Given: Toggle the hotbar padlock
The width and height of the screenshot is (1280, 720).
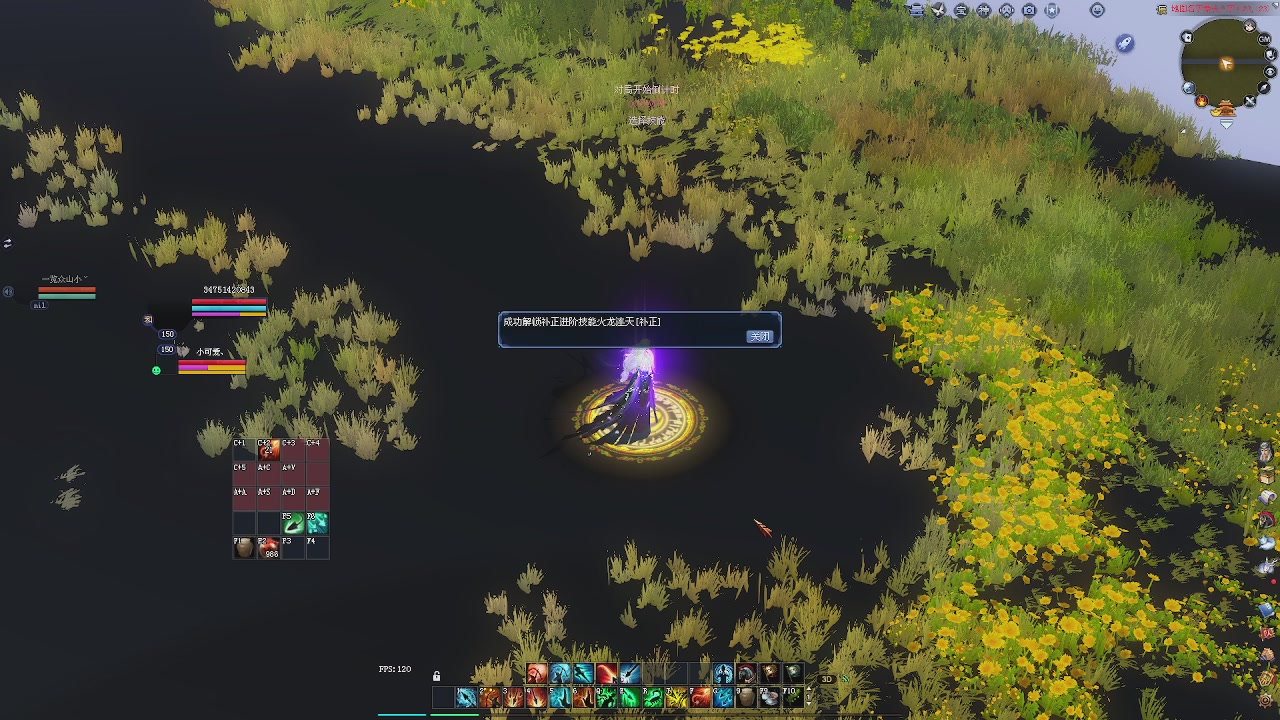Looking at the screenshot, I should tap(436, 677).
